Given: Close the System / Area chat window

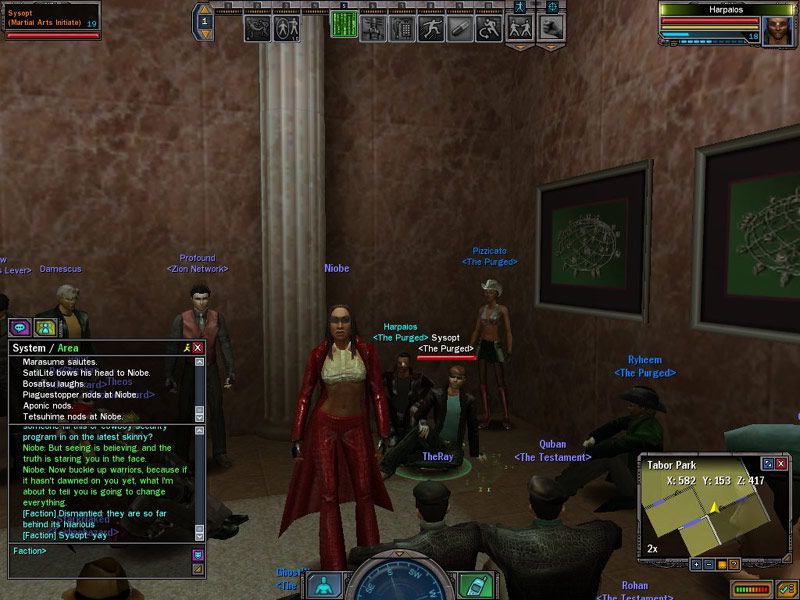Looking at the screenshot, I should 198,347.
